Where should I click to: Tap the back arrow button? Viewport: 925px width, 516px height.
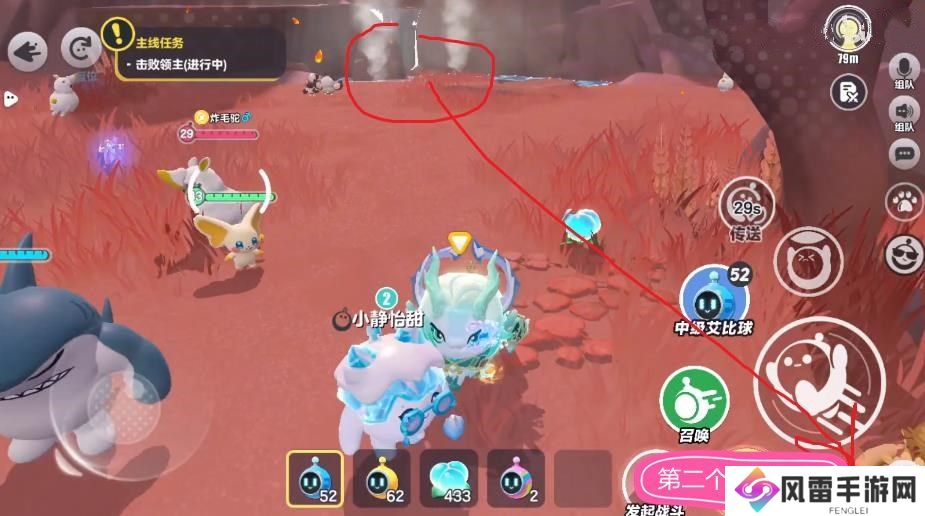[x=28, y=51]
